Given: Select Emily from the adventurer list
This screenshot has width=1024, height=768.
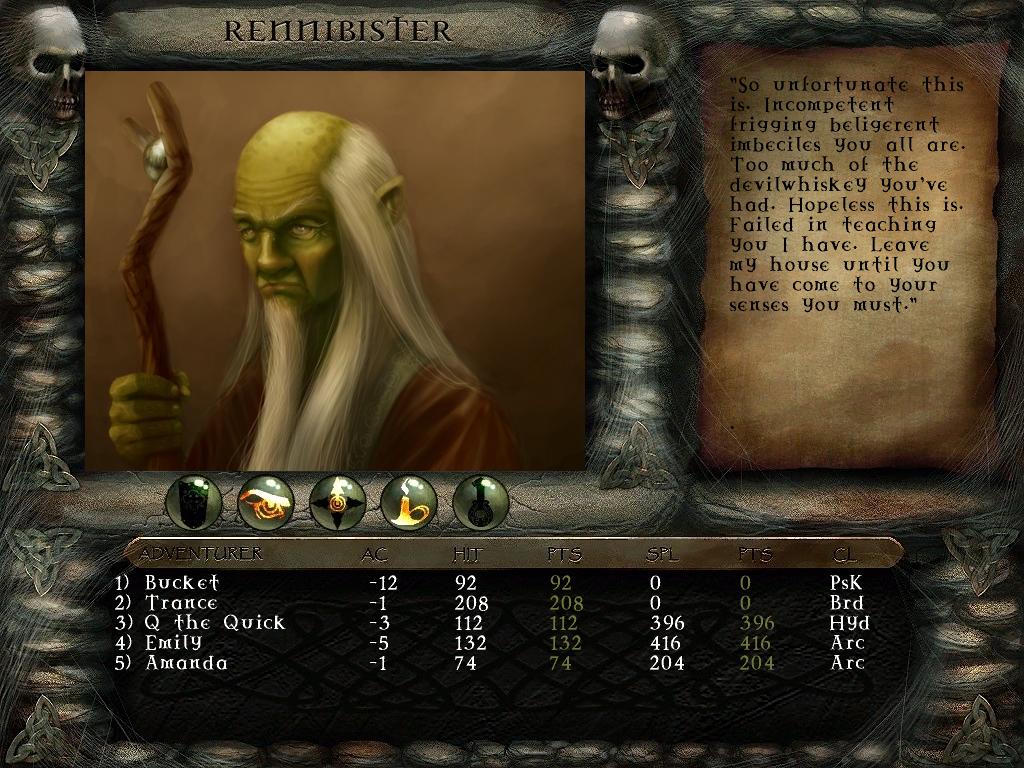Looking at the screenshot, I should (173, 642).
